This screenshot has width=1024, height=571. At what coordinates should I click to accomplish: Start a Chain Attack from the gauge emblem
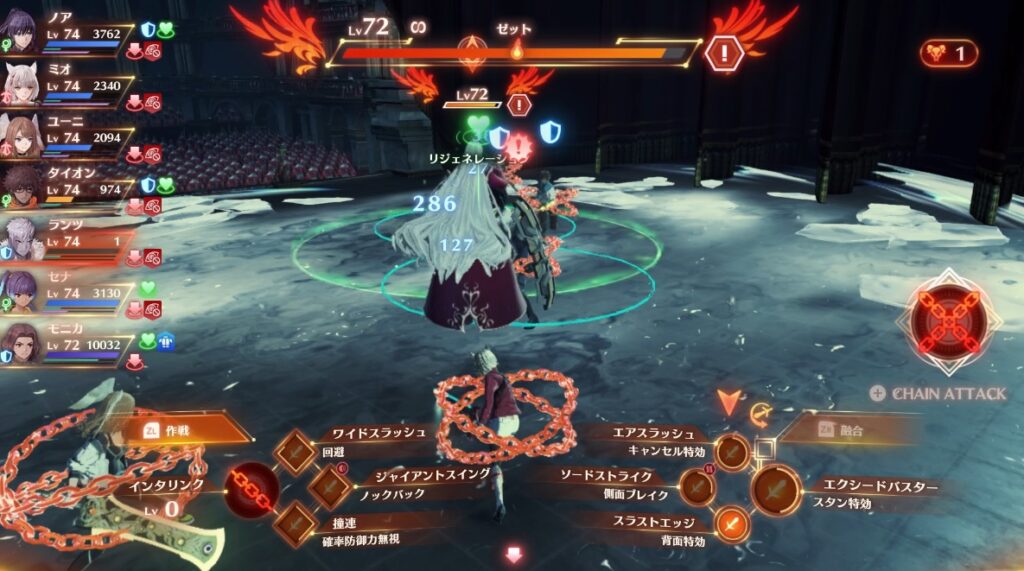(x=948, y=322)
